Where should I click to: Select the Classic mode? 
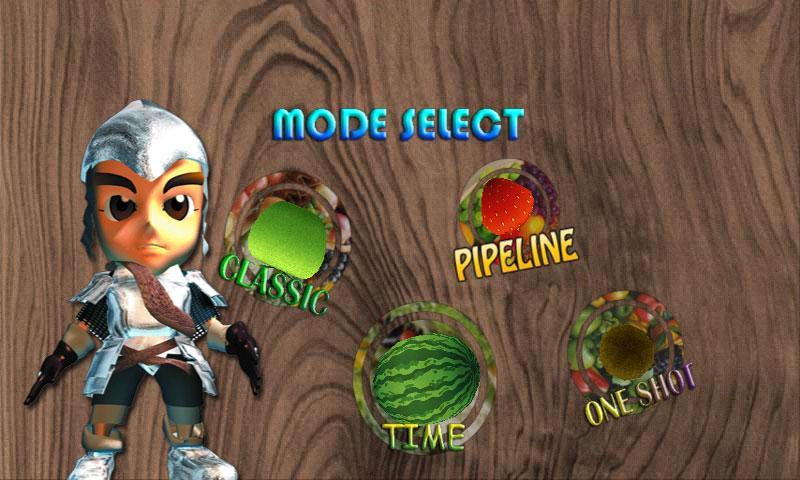pos(287,236)
